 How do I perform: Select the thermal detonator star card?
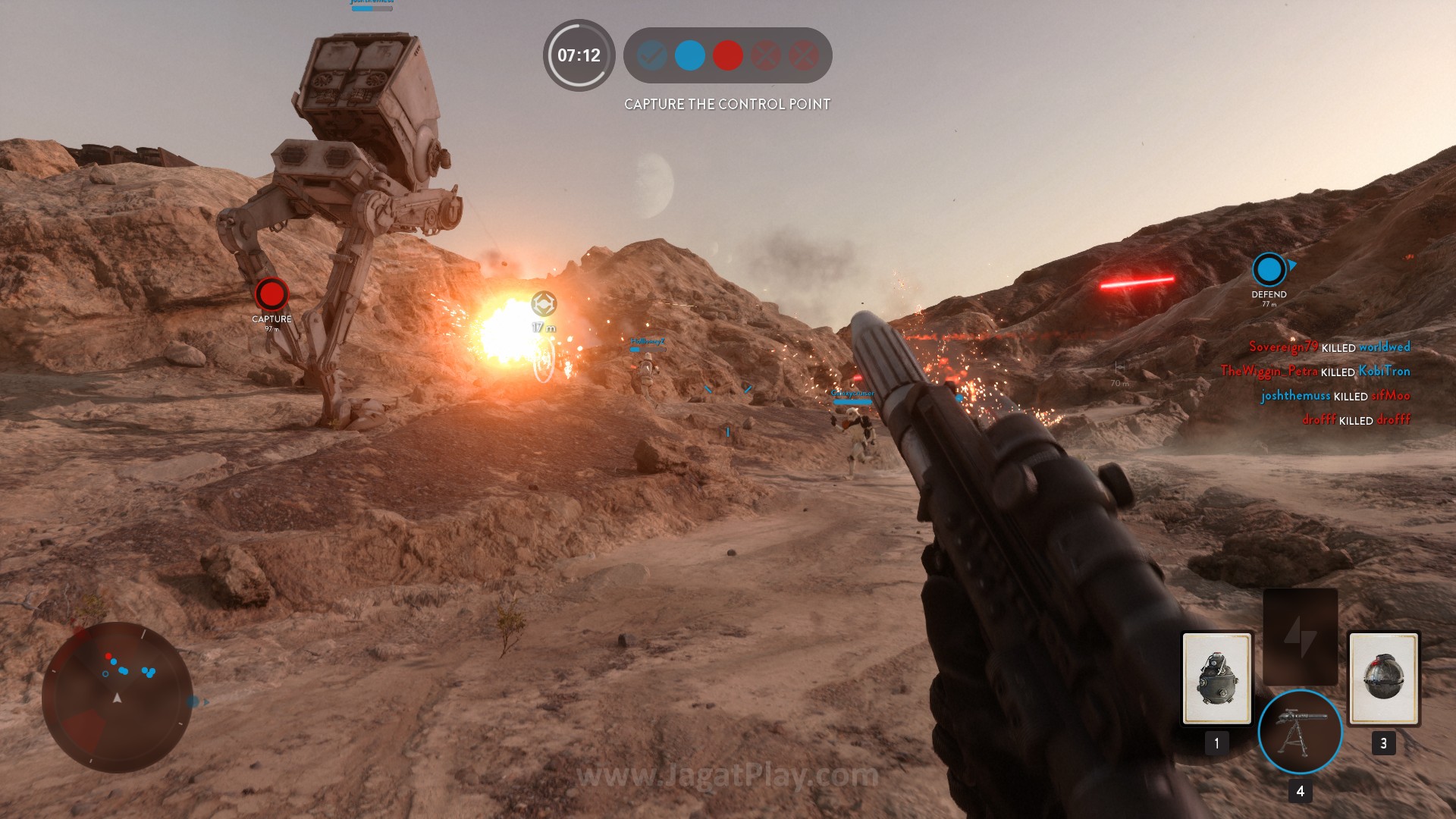pyautogui.click(x=1383, y=679)
